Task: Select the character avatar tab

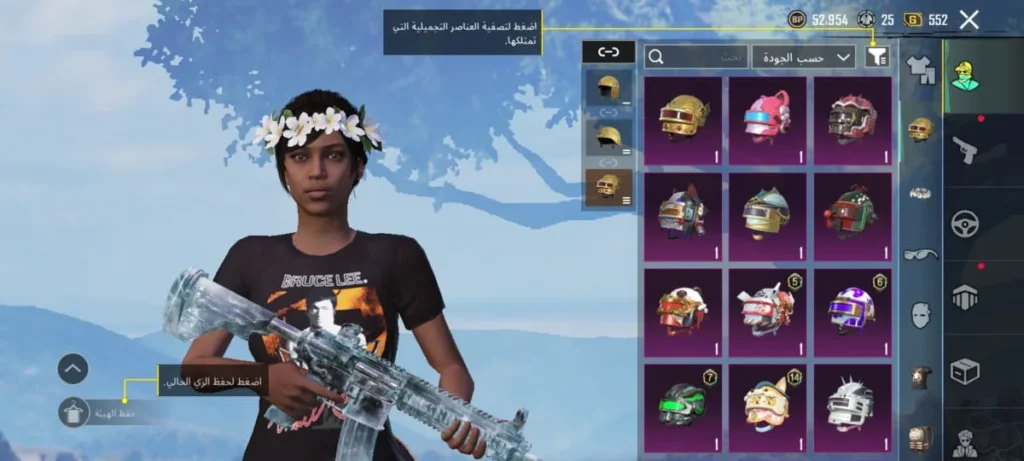Action: tap(965, 75)
